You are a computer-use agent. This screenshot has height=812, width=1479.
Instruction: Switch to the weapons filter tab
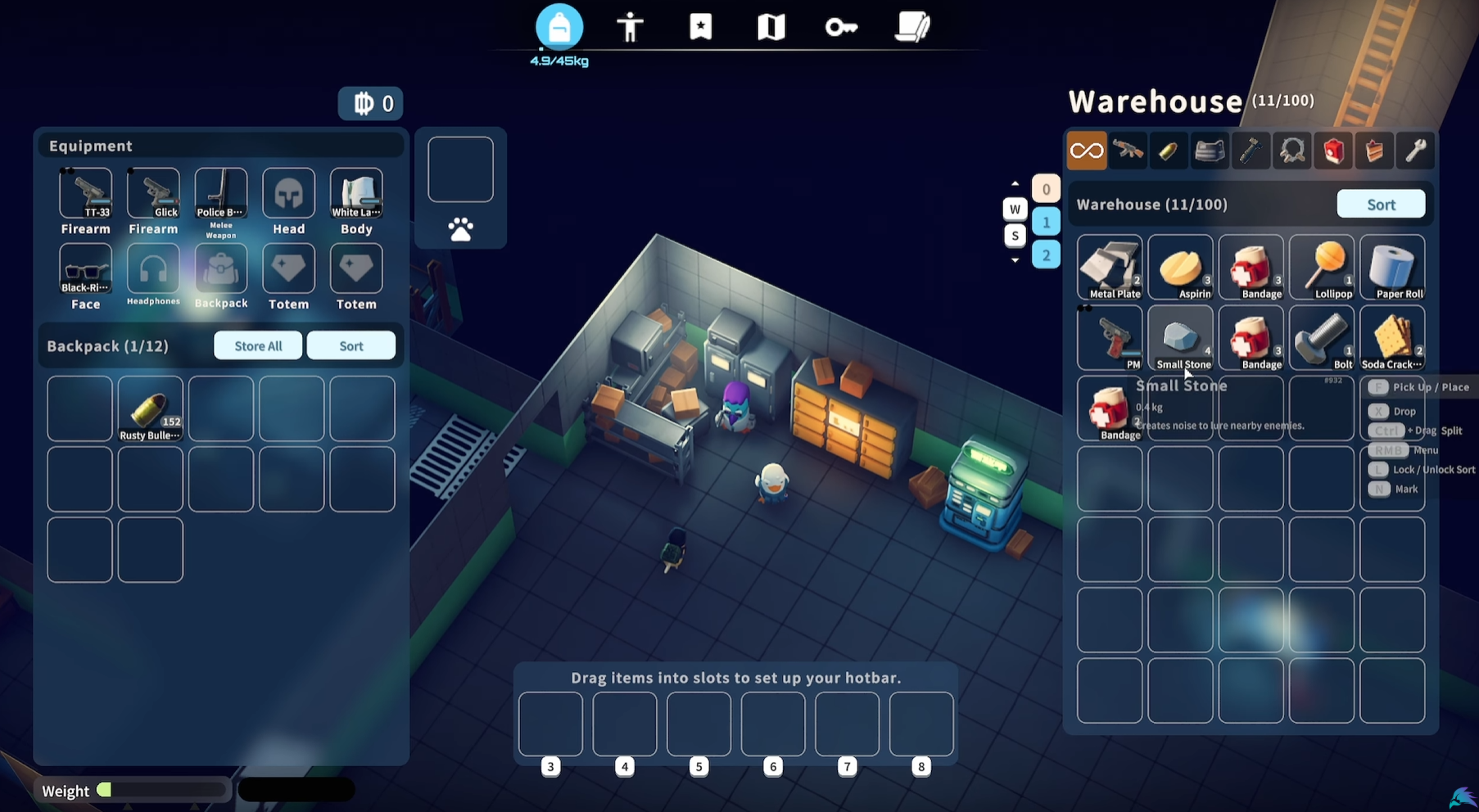tap(1128, 151)
